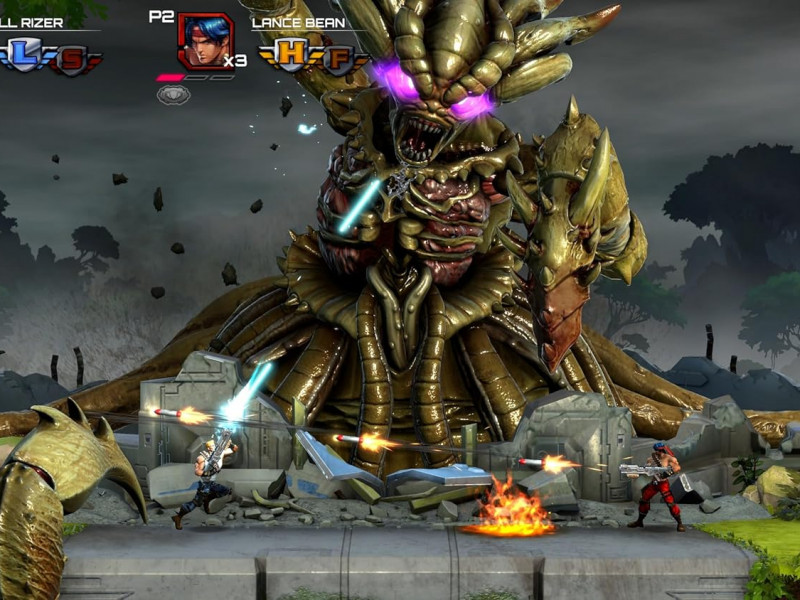Click the grey emblem below the P2 portrait
Viewport: 800px width, 600px height.
pos(173,94)
